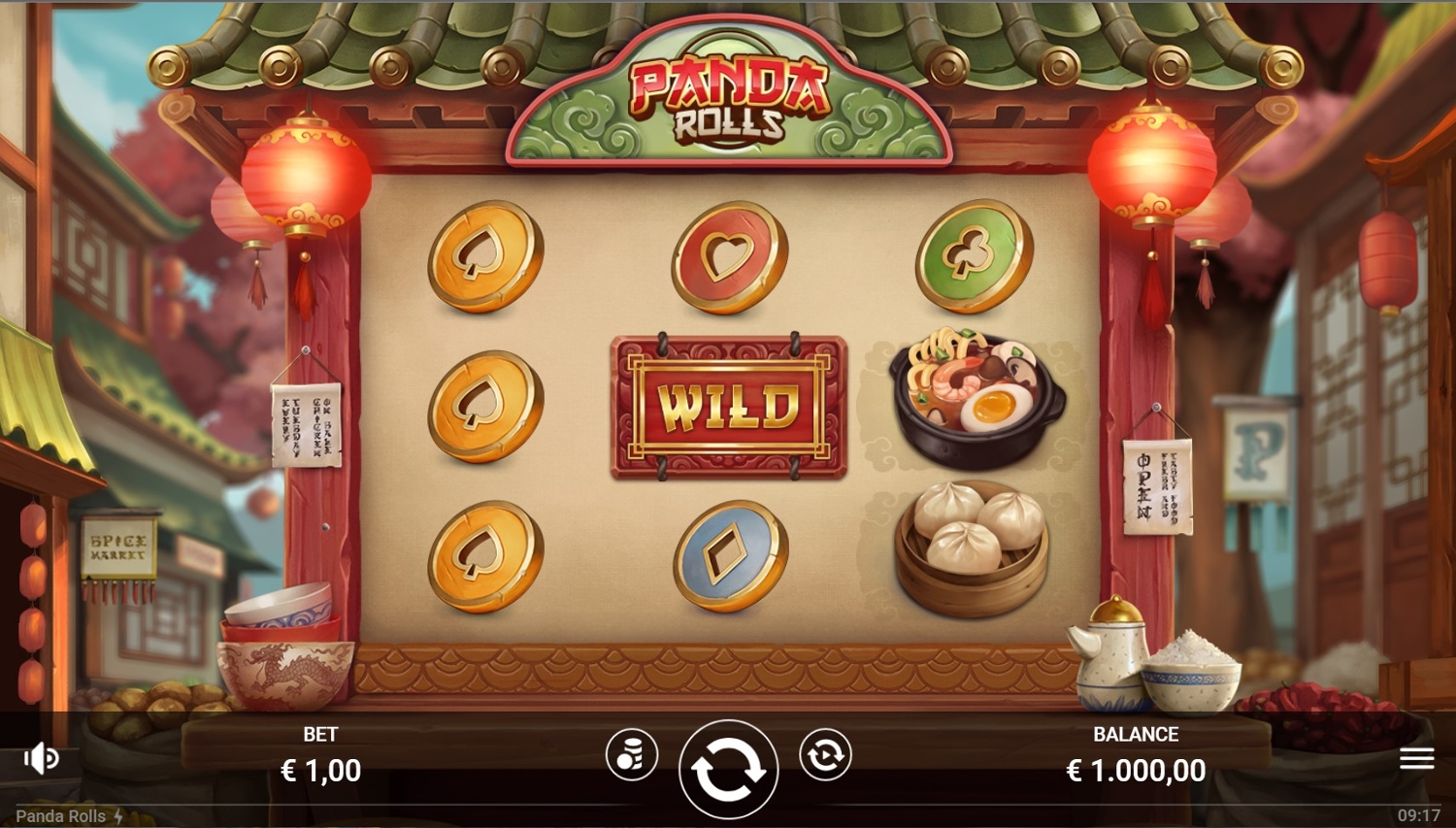The image size is (1456, 828).
Task: Spin the reels with the center button
Action: point(728,769)
